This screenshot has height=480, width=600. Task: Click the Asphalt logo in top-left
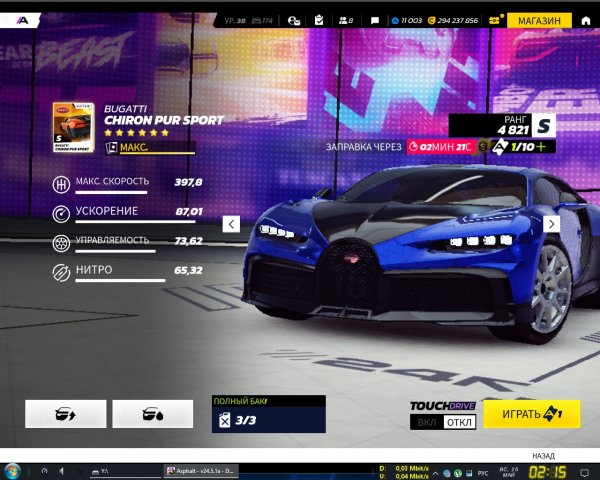[x=20, y=20]
